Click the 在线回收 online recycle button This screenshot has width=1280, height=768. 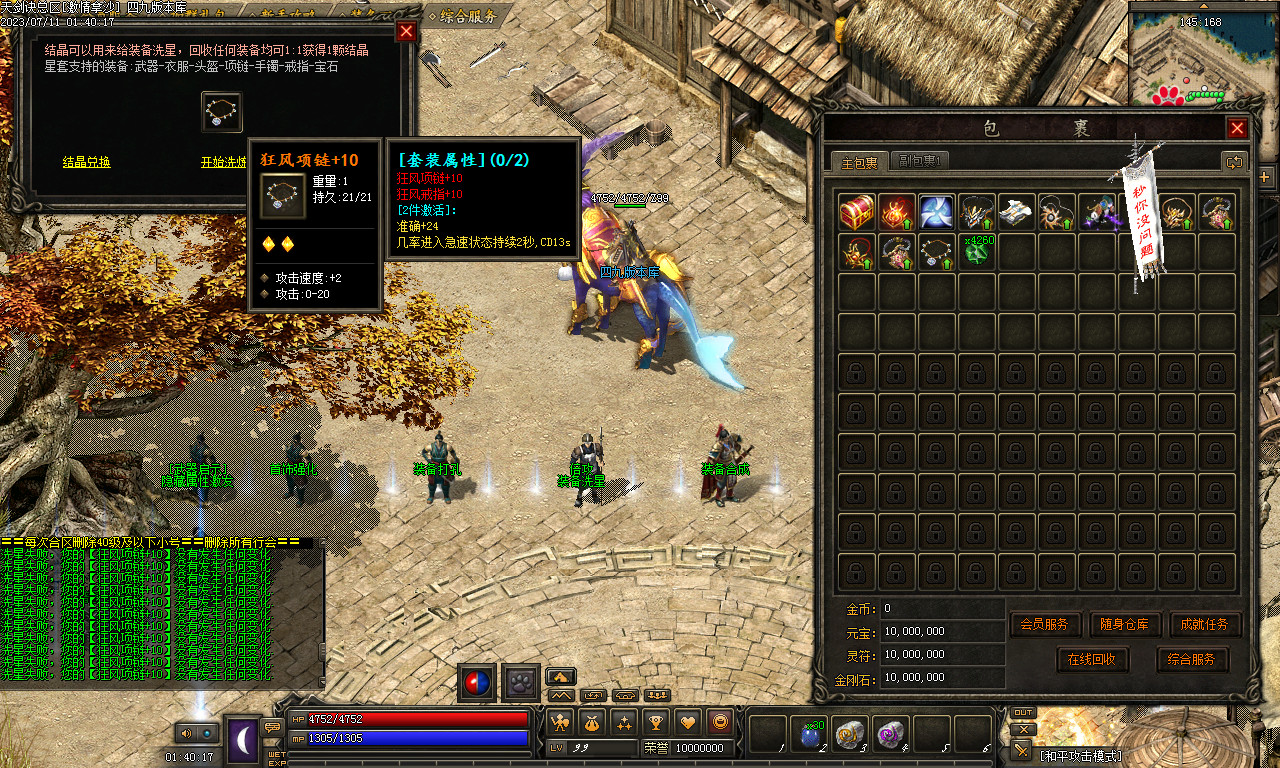coord(1093,660)
